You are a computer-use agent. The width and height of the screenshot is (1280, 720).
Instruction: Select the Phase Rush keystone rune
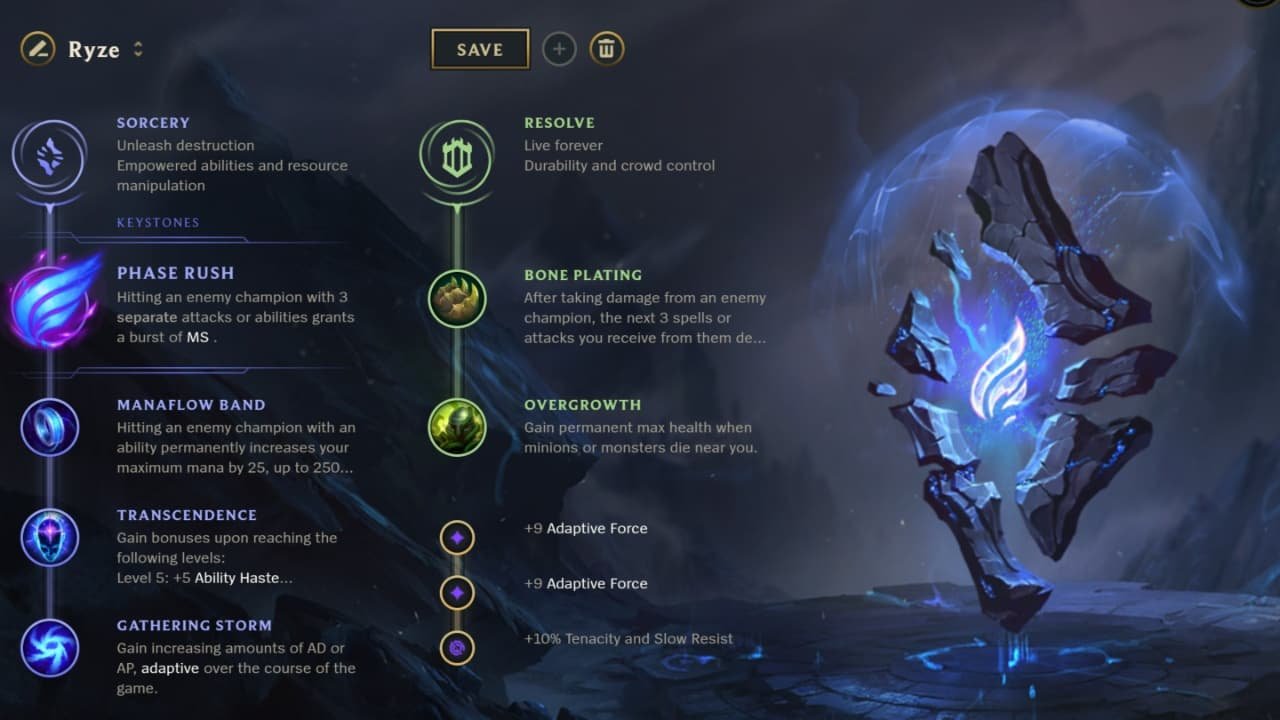[50, 305]
